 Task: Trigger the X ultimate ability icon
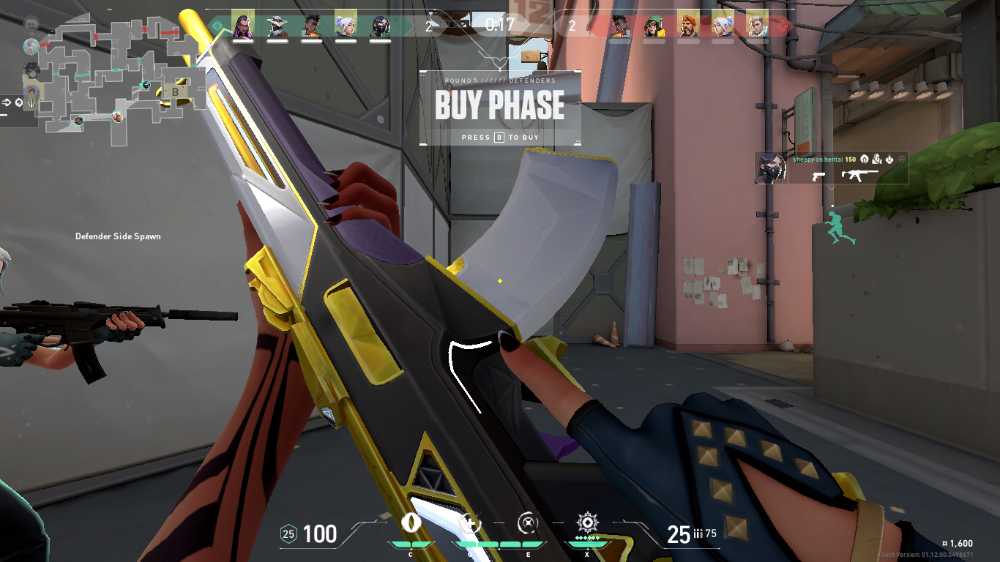tap(586, 523)
